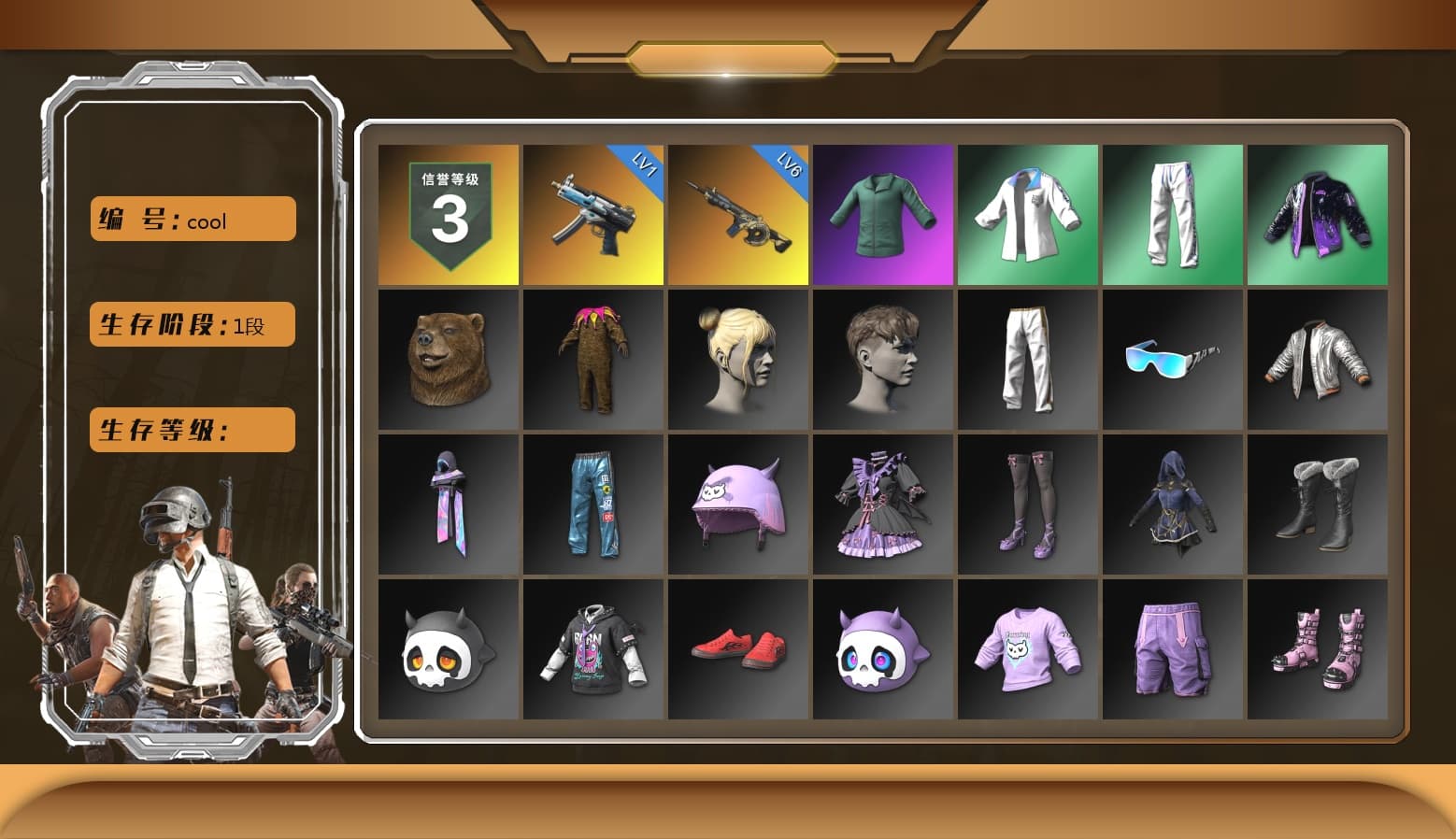Select the black lolita dress

(x=882, y=503)
